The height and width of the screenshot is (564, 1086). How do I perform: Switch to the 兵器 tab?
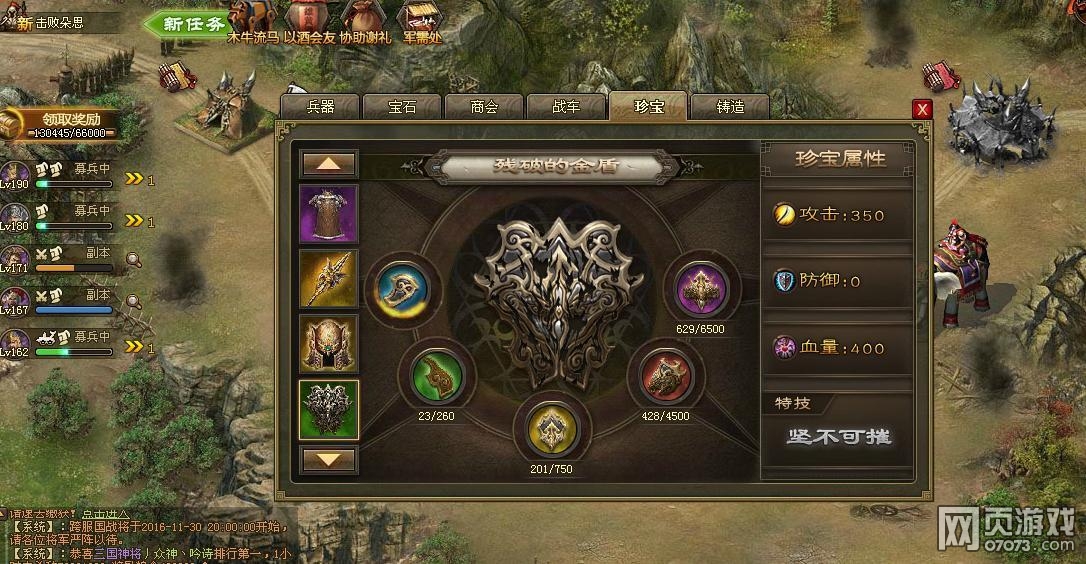click(320, 107)
